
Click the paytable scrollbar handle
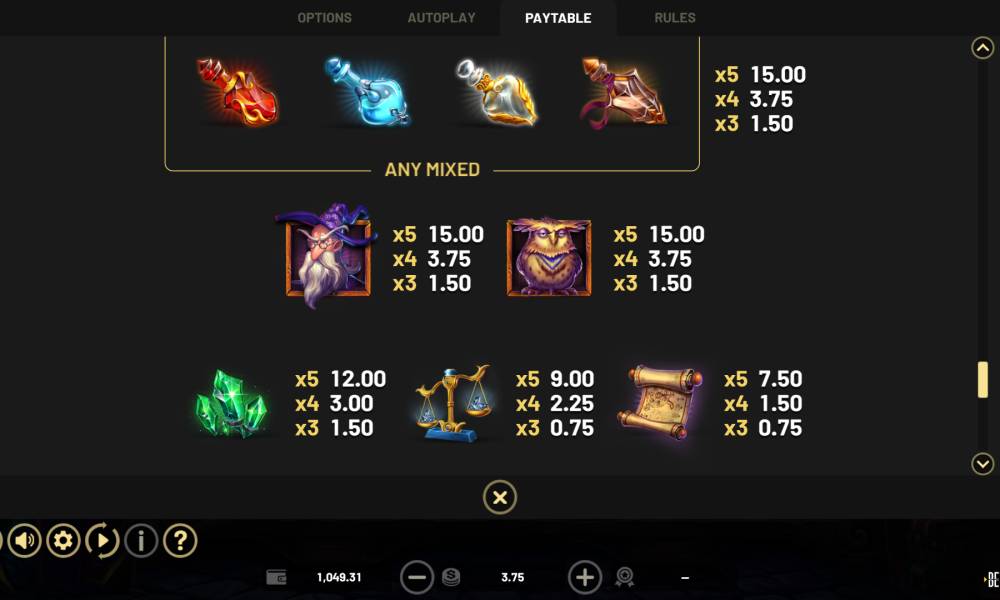983,380
